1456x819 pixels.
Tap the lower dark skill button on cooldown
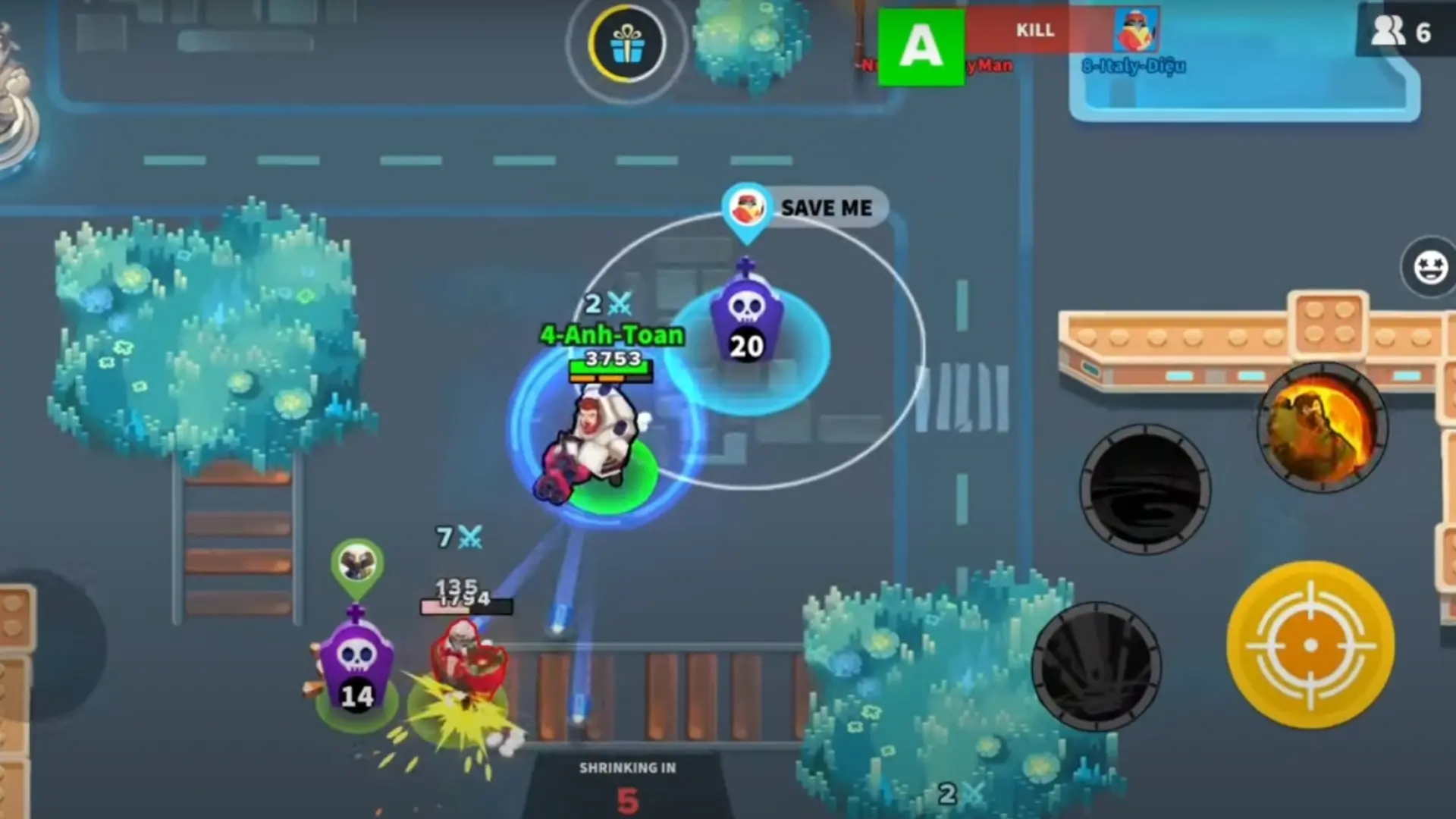[x=1096, y=667]
